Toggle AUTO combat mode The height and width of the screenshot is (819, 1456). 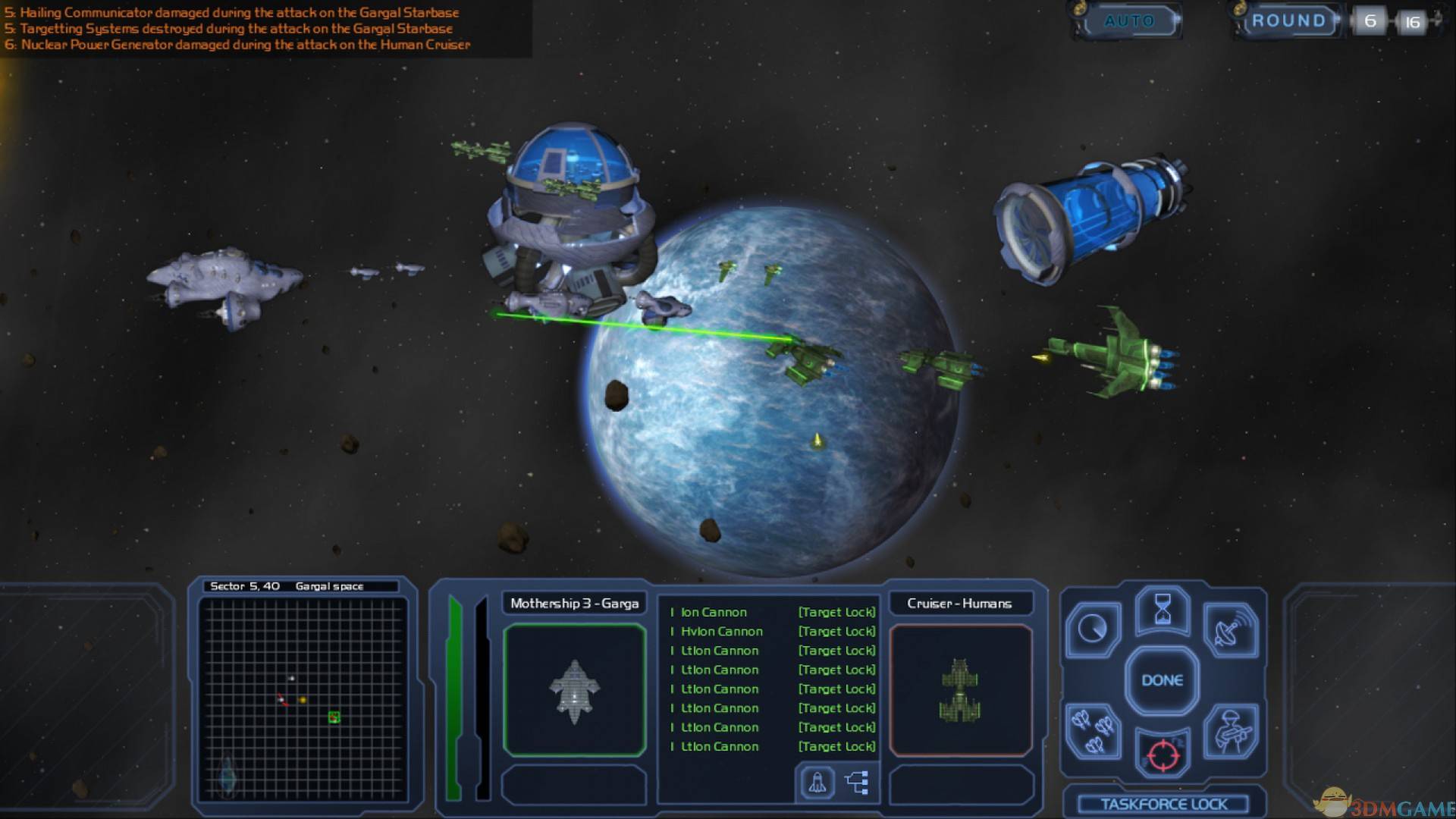pyautogui.click(x=1129, y=21)
